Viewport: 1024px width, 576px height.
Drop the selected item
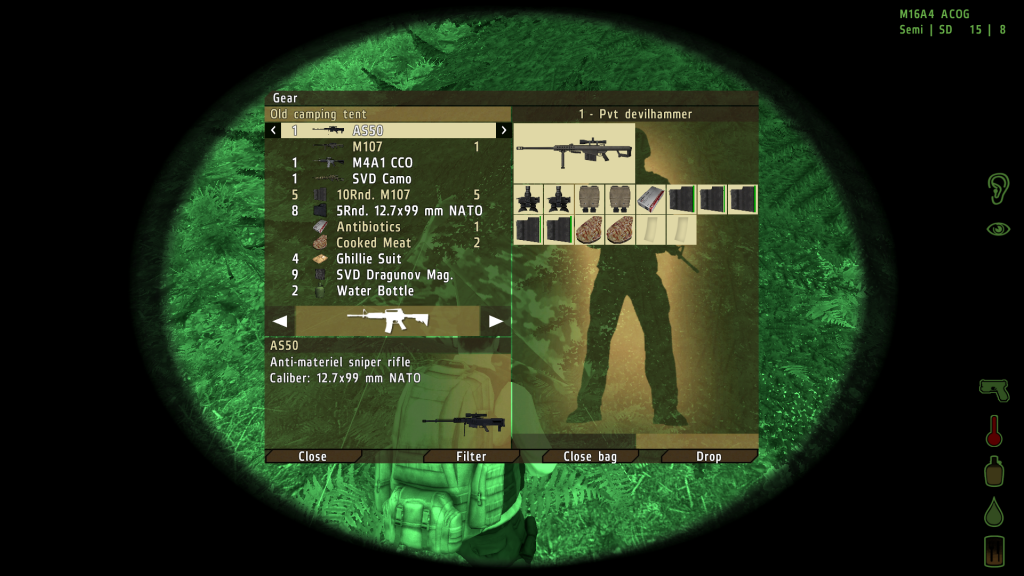(x=708, y=456)
